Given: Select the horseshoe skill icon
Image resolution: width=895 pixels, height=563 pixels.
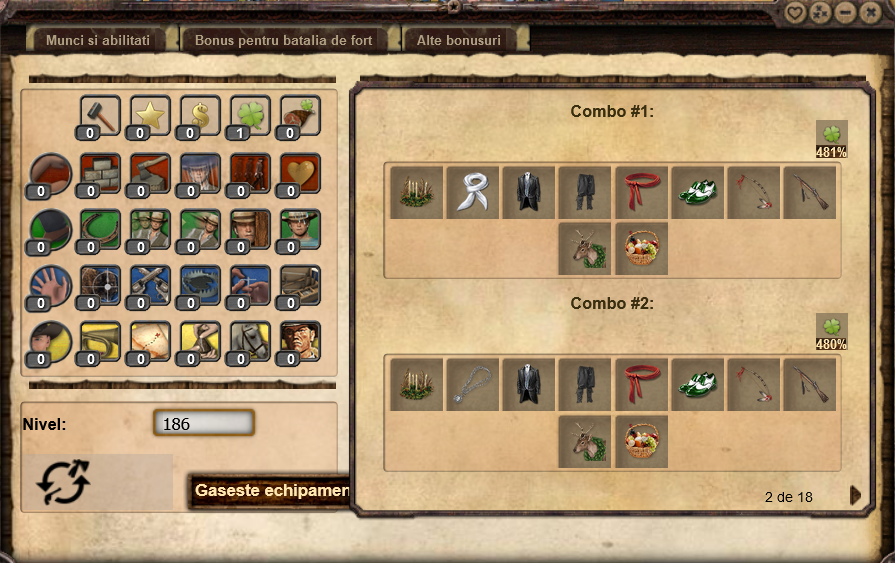Looking at the screenshot, I should [100, 229].
